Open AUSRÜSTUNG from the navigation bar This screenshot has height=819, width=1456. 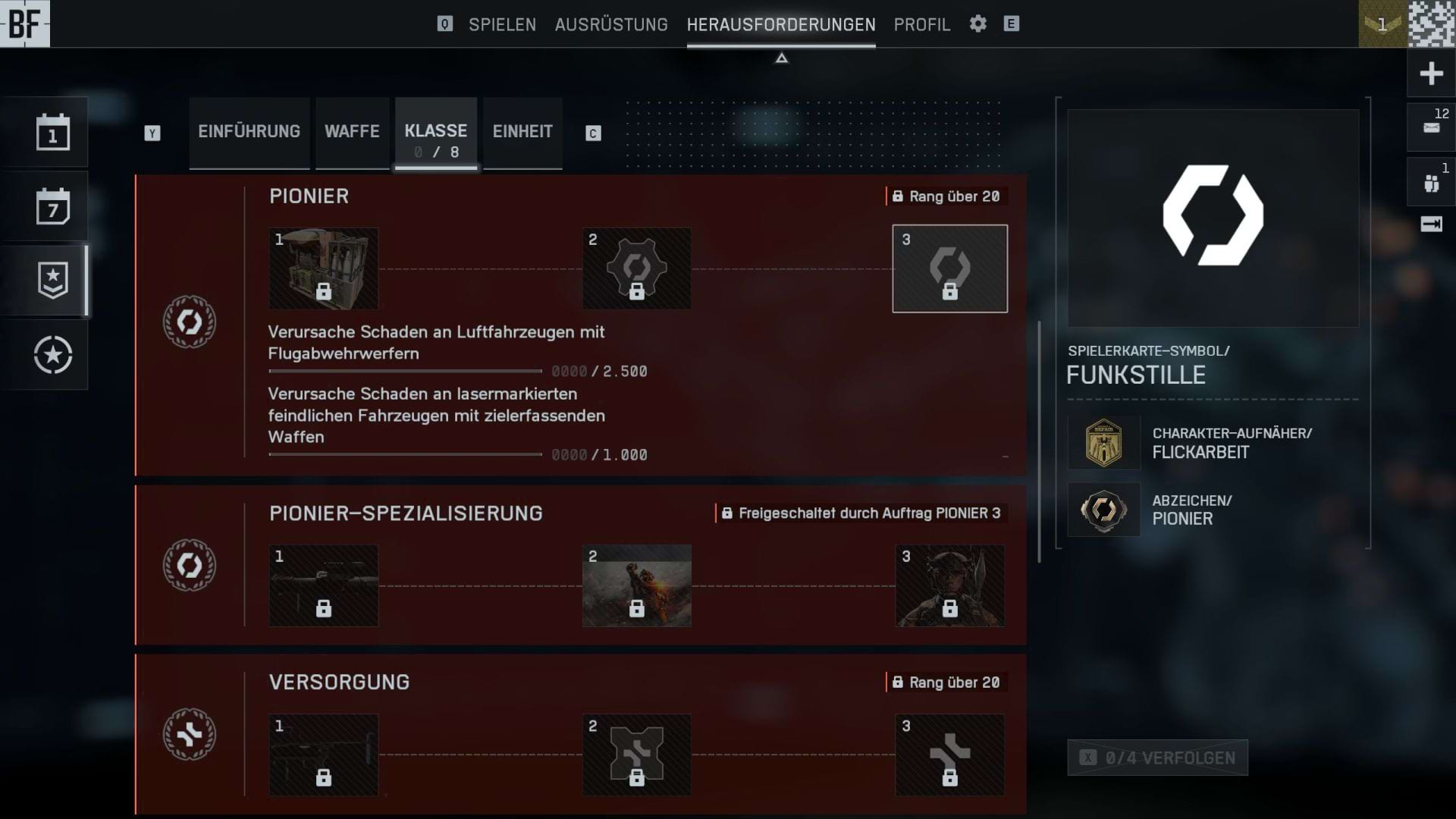(611, 24)
